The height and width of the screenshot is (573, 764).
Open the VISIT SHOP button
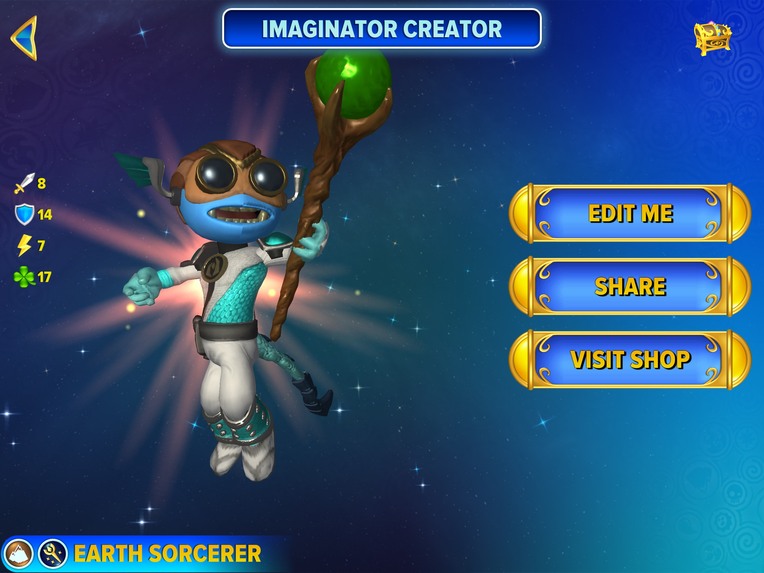click(630, 359)
